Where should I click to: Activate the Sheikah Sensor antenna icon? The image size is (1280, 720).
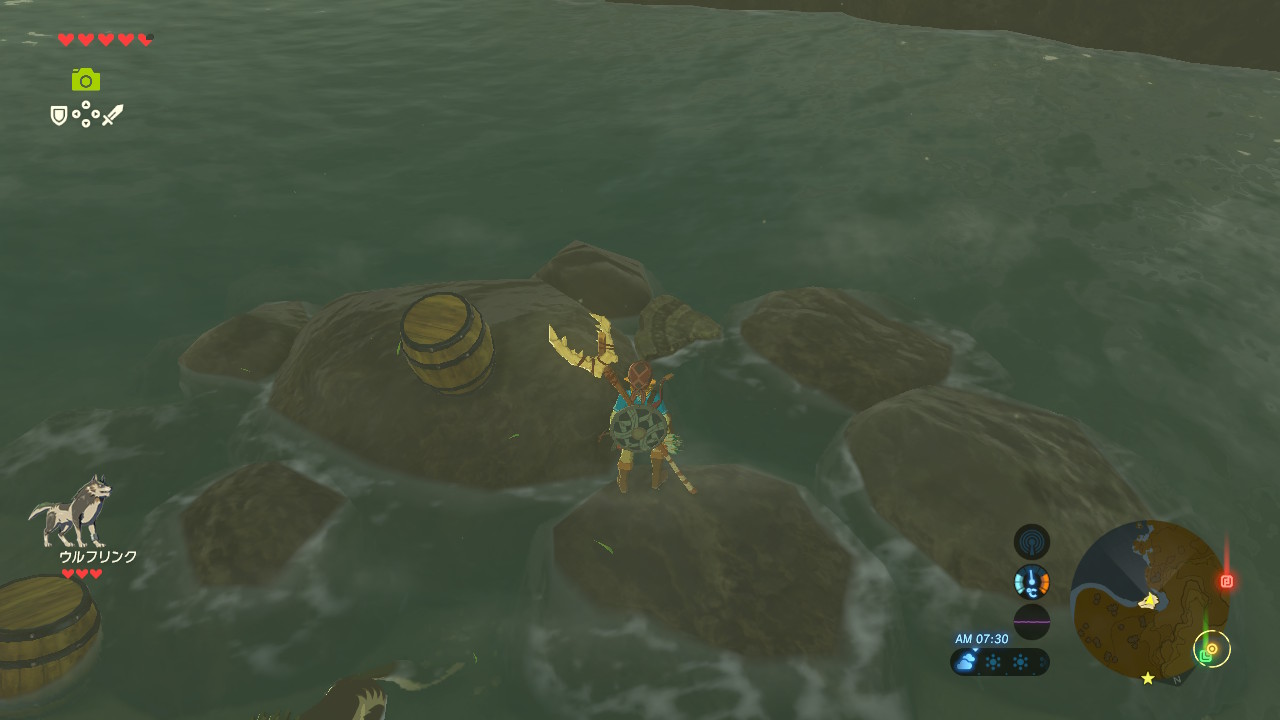[x=1032, y=542]
